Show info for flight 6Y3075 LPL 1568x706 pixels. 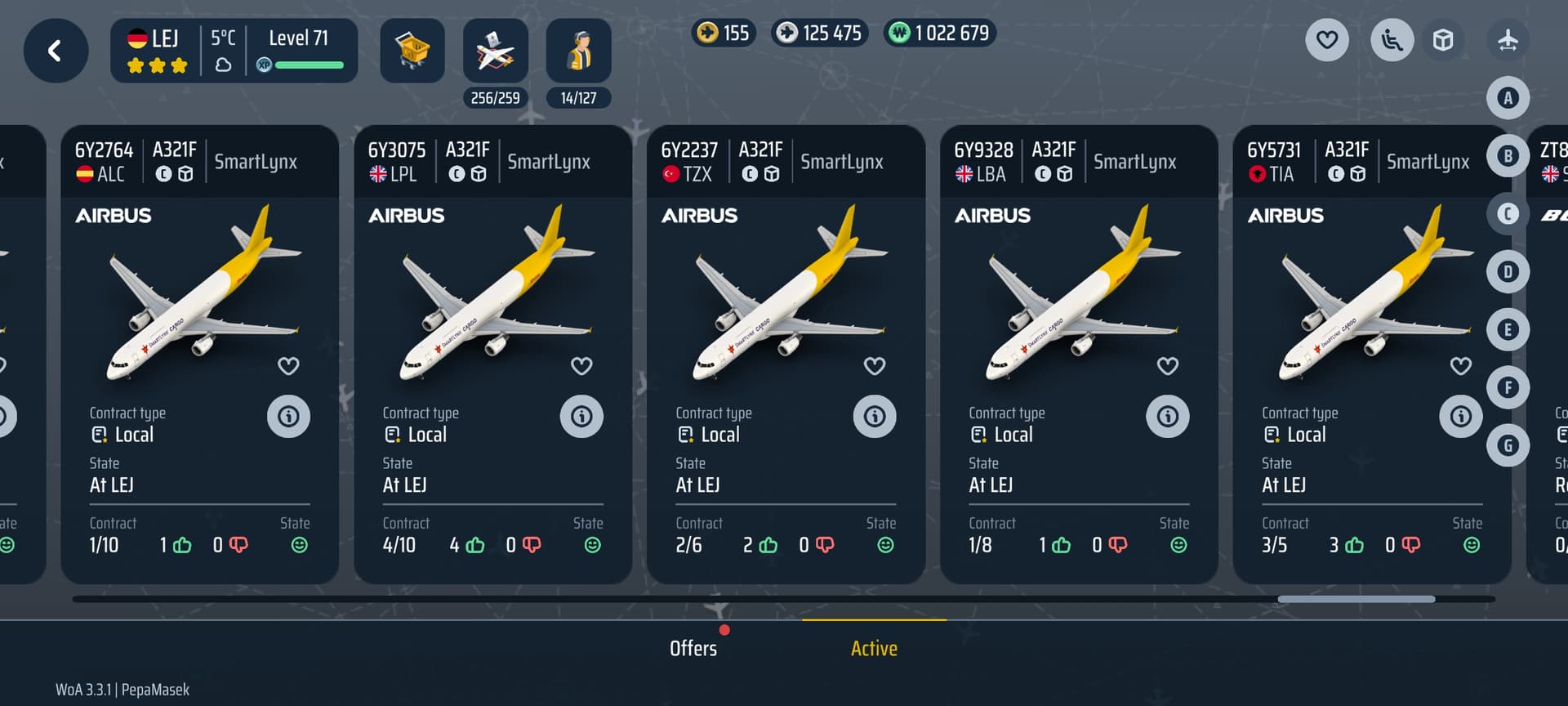(x=581, y=417)
